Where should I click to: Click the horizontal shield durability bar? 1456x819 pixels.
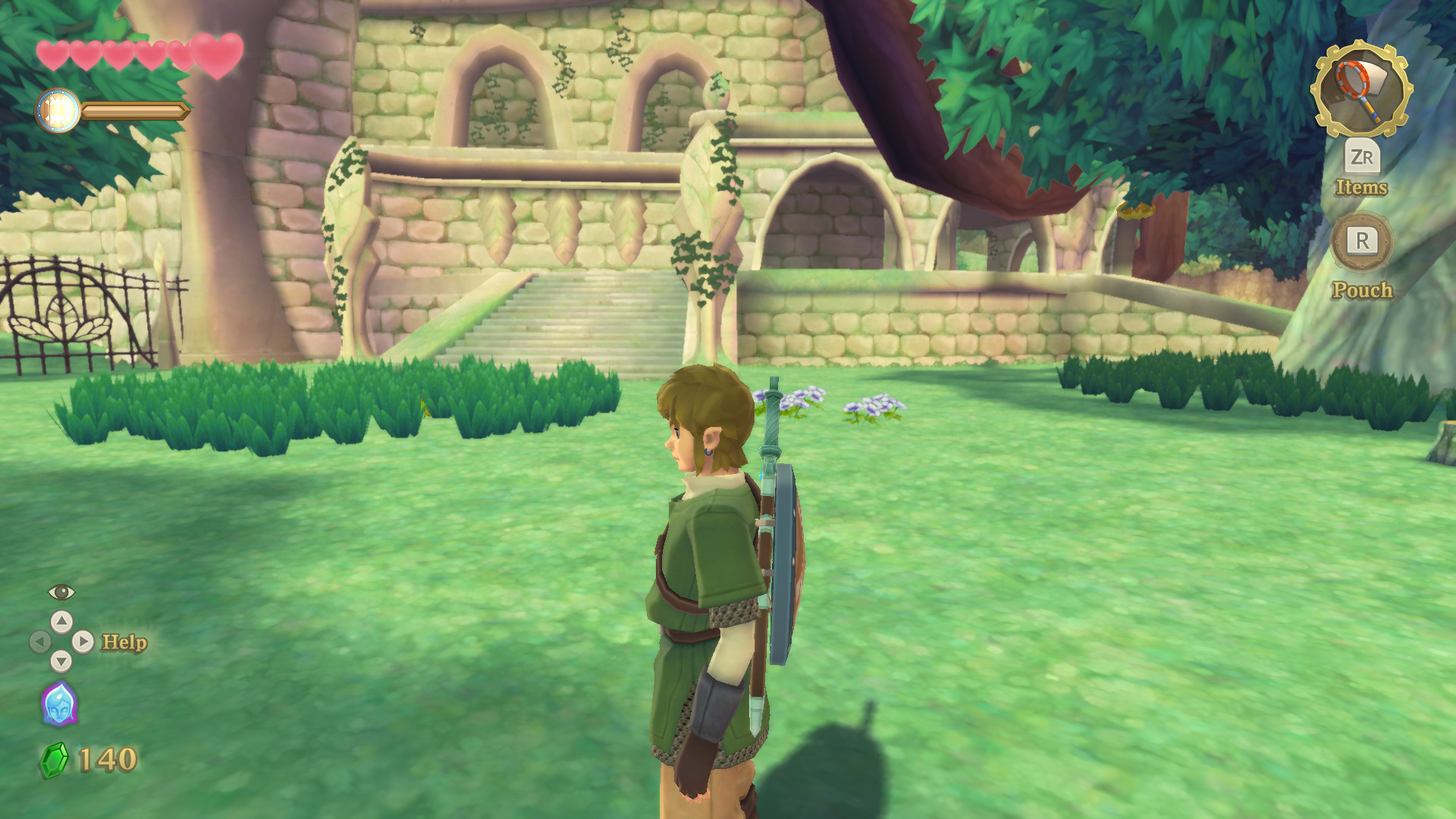click(135, 111)
